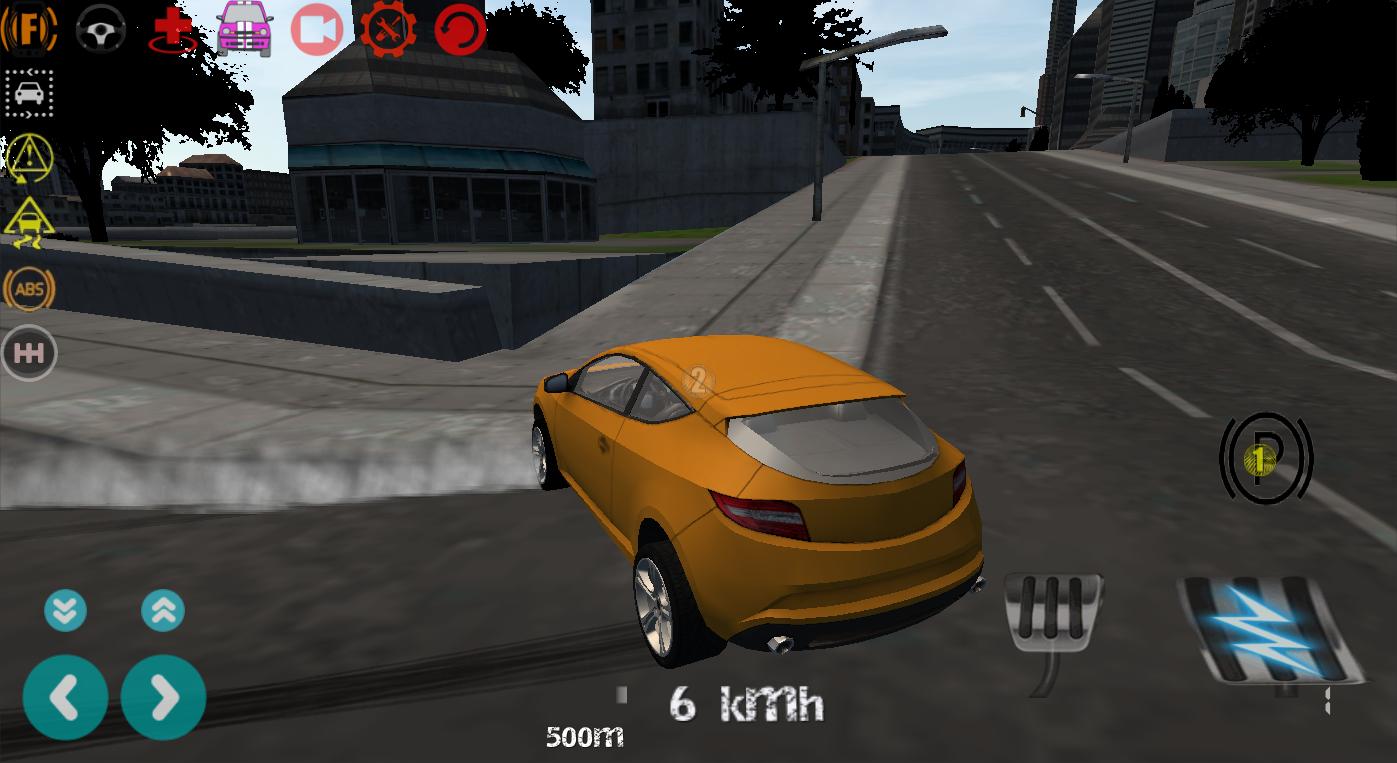The height and width of the screenshot is (763, 1397).
Task: Tap the 500m distance indicator
Action: (585, 737)
